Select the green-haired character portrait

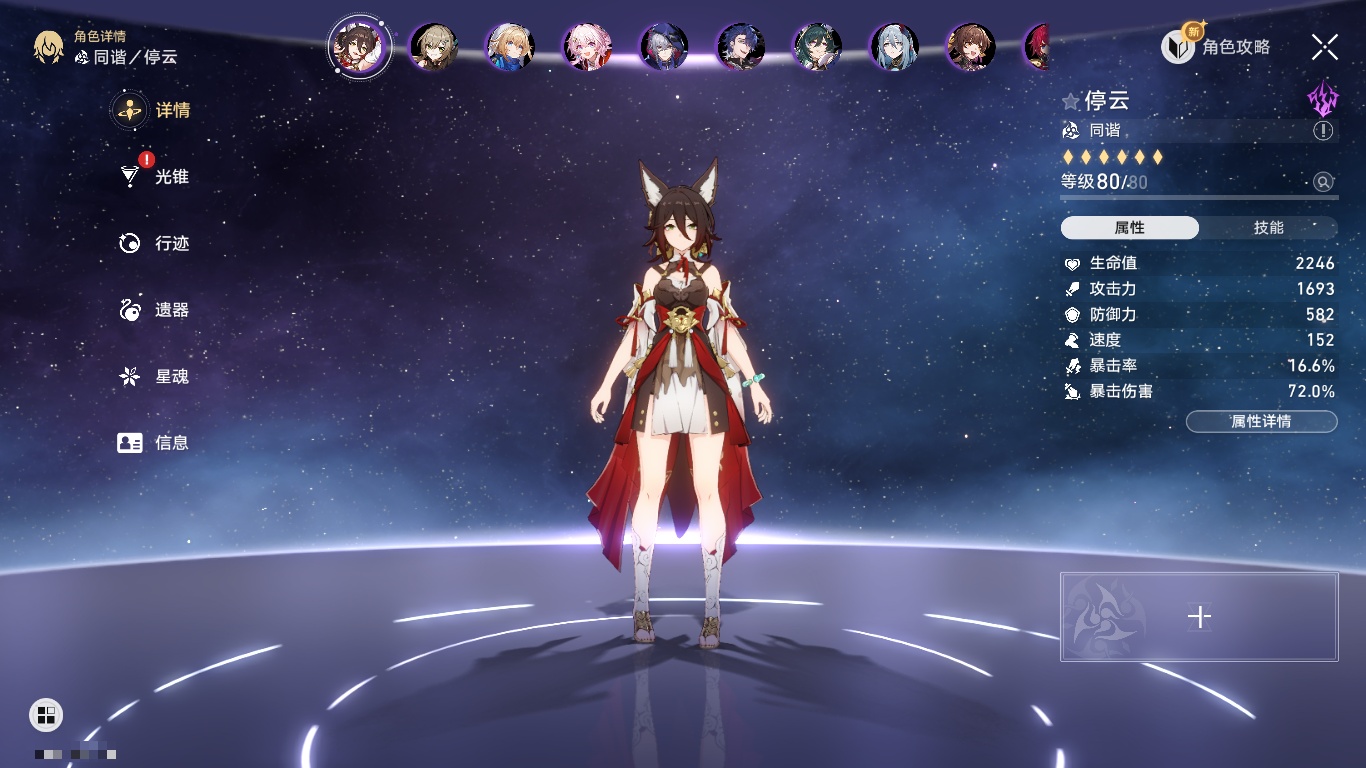click(817, 47)
